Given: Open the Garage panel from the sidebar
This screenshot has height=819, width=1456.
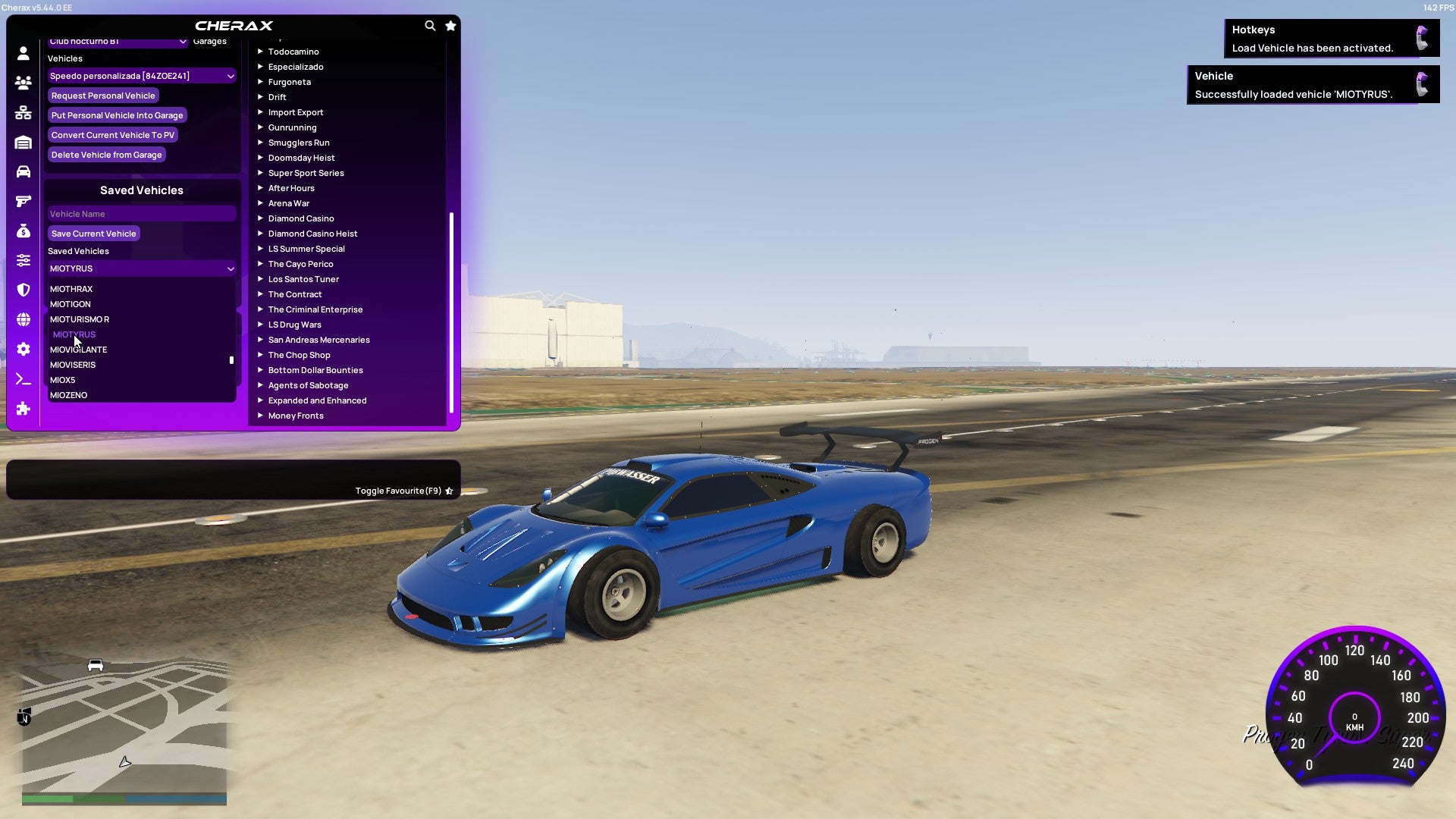Looking at the screenshot, I should tap(23, 142).
